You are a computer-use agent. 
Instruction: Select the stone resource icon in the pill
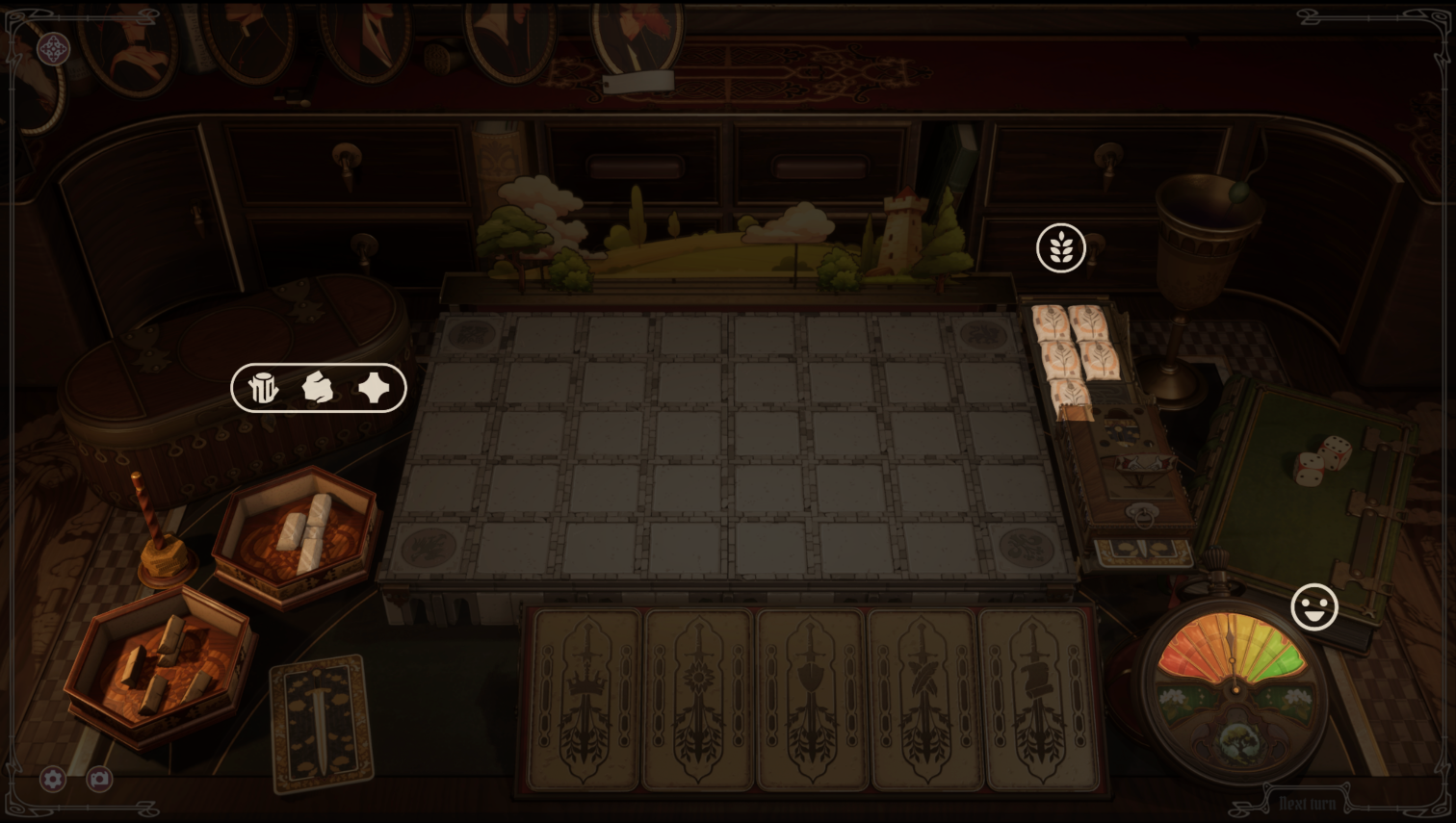319,388
